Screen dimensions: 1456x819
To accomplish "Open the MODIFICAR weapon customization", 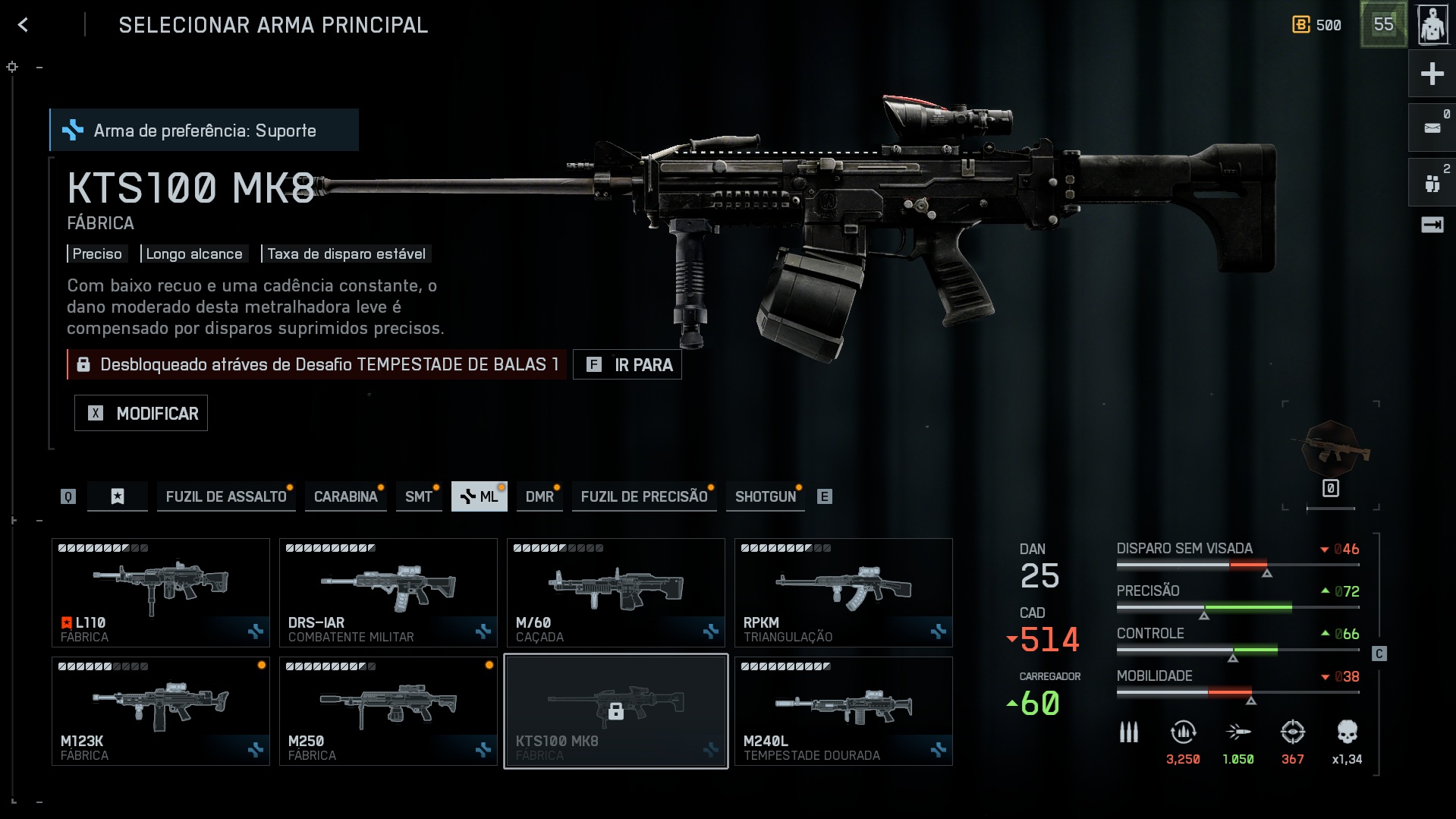I will coord(141,414).
